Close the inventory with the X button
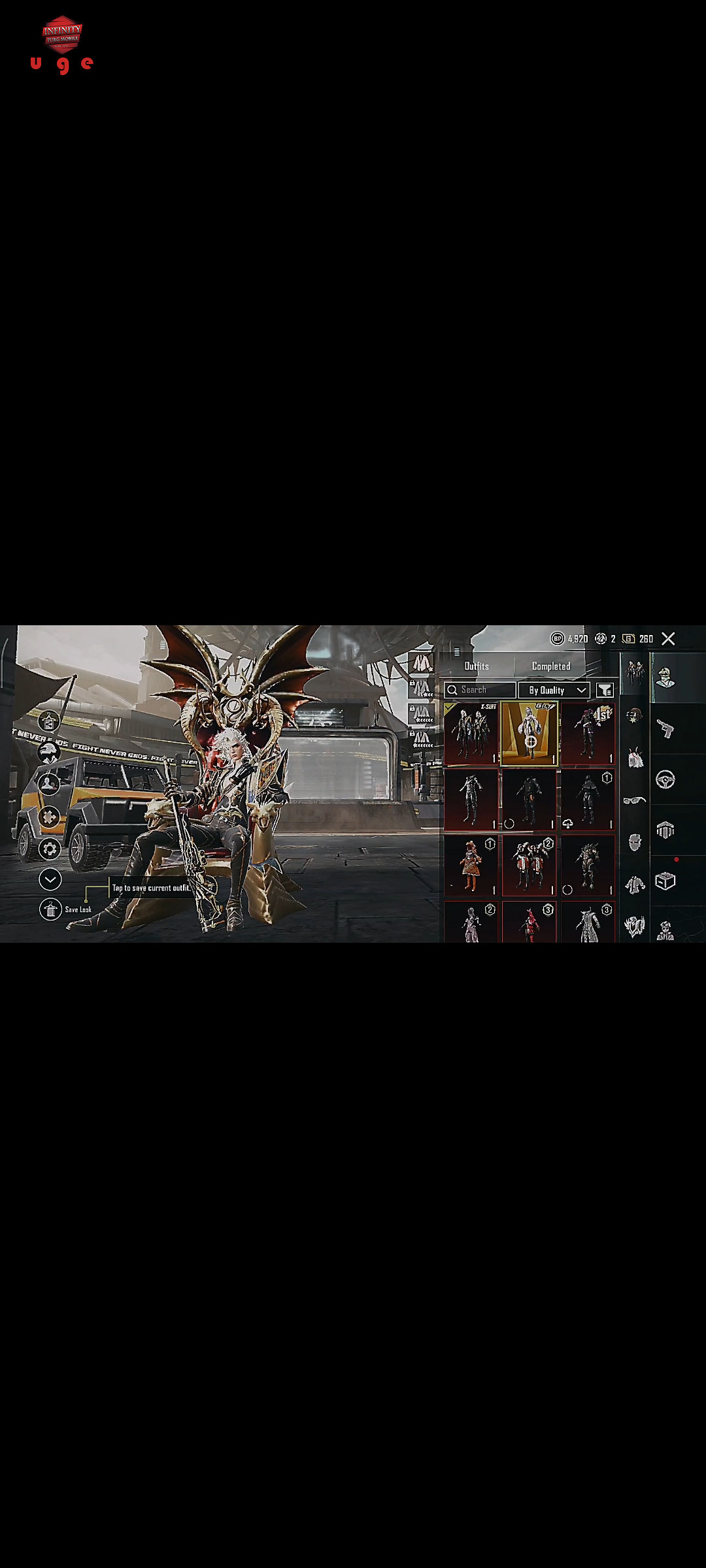The image size is (706, 1568). tap(668, 639)
